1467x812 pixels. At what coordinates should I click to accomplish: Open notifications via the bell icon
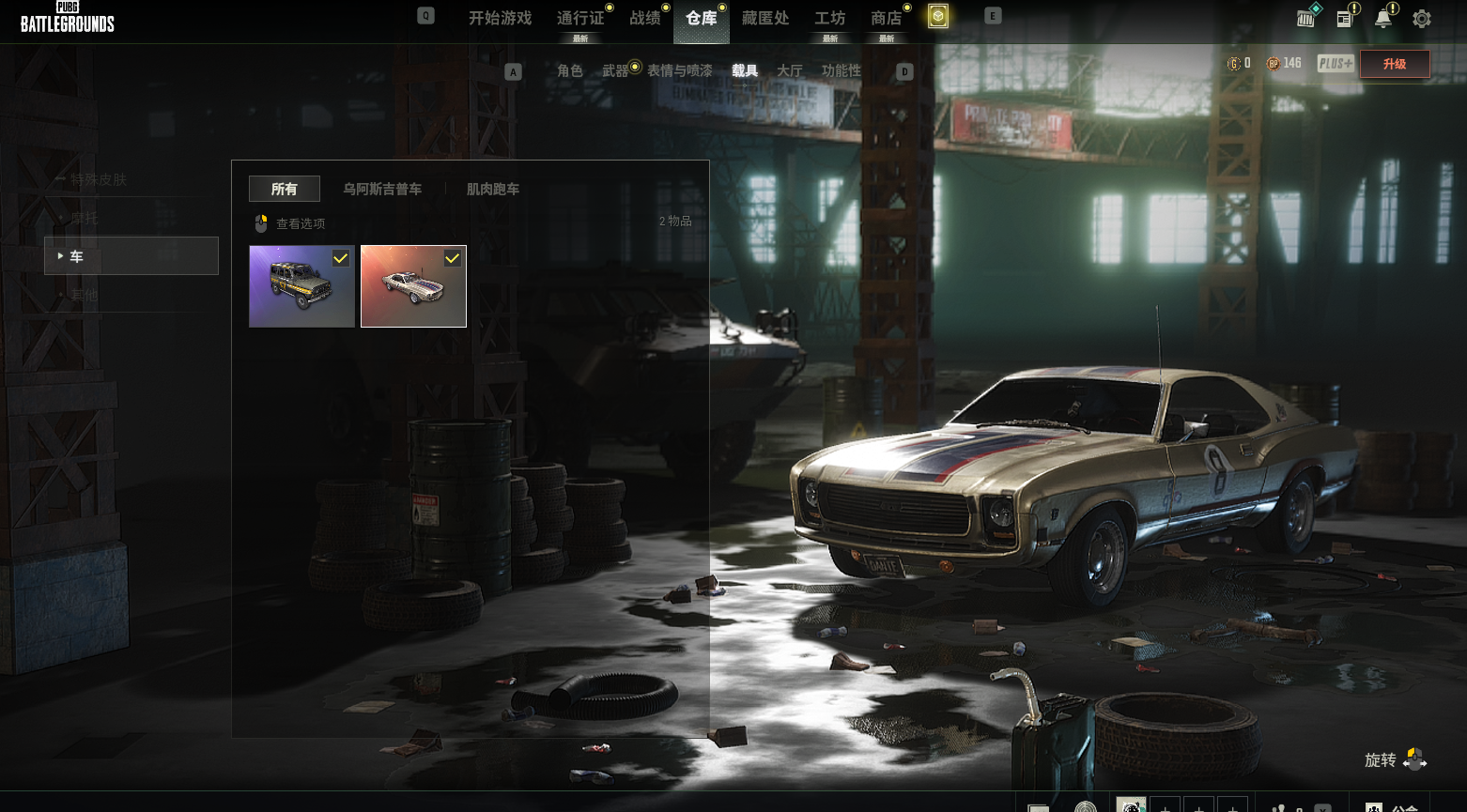click(1383, 19)
